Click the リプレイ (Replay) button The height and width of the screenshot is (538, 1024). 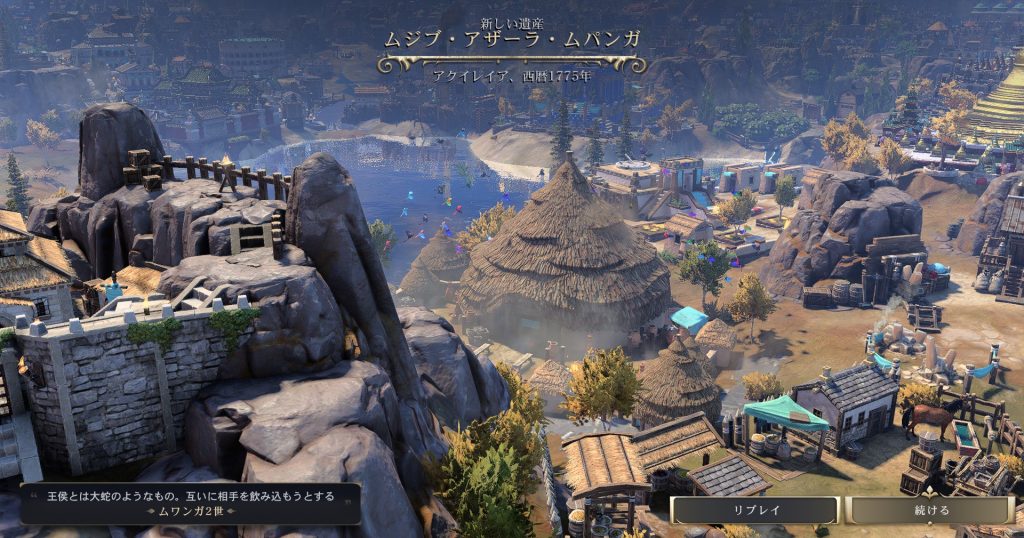(755, 510)
